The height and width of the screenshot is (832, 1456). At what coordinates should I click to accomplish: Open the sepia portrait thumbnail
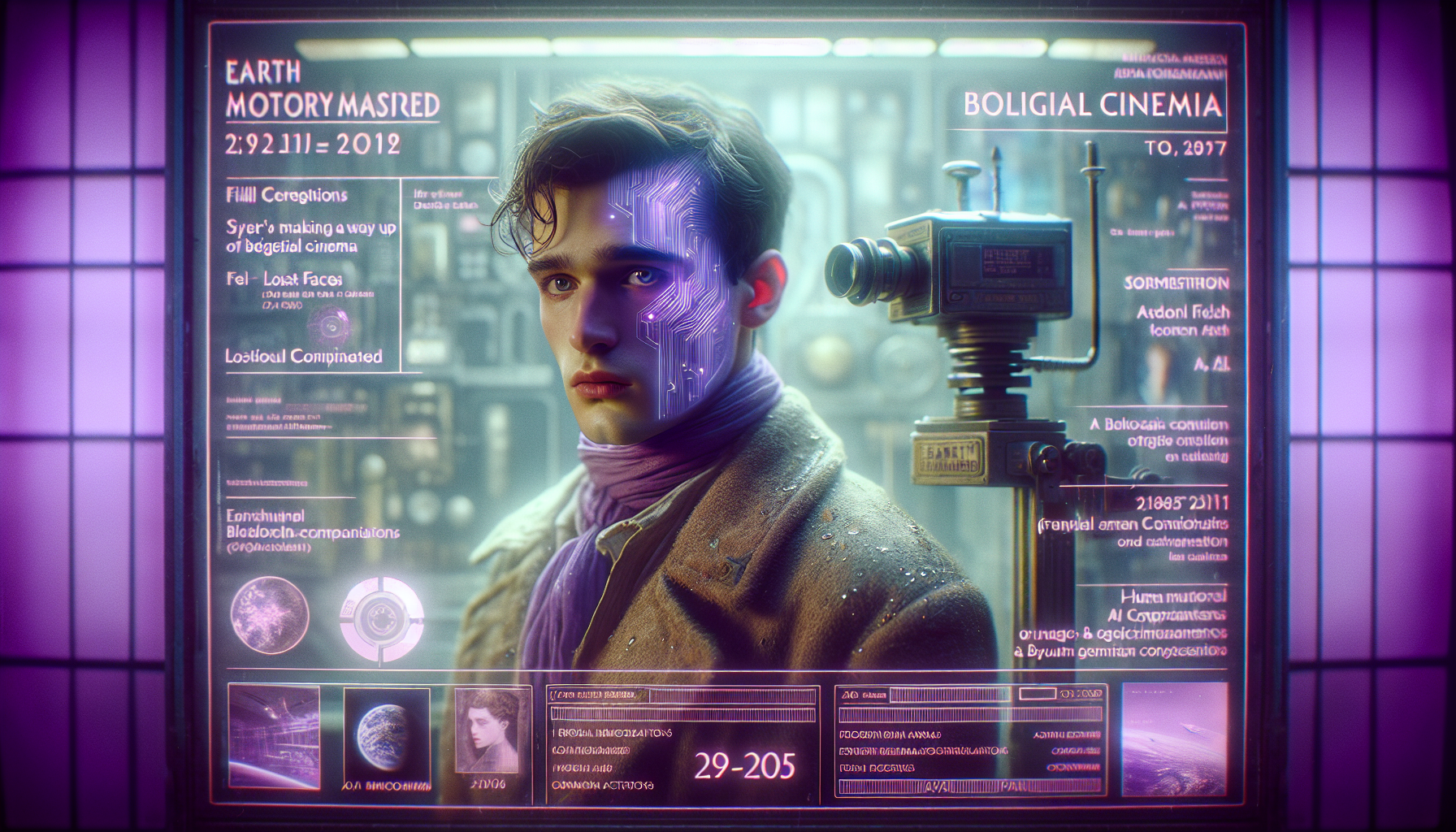[x=487, y=732]
